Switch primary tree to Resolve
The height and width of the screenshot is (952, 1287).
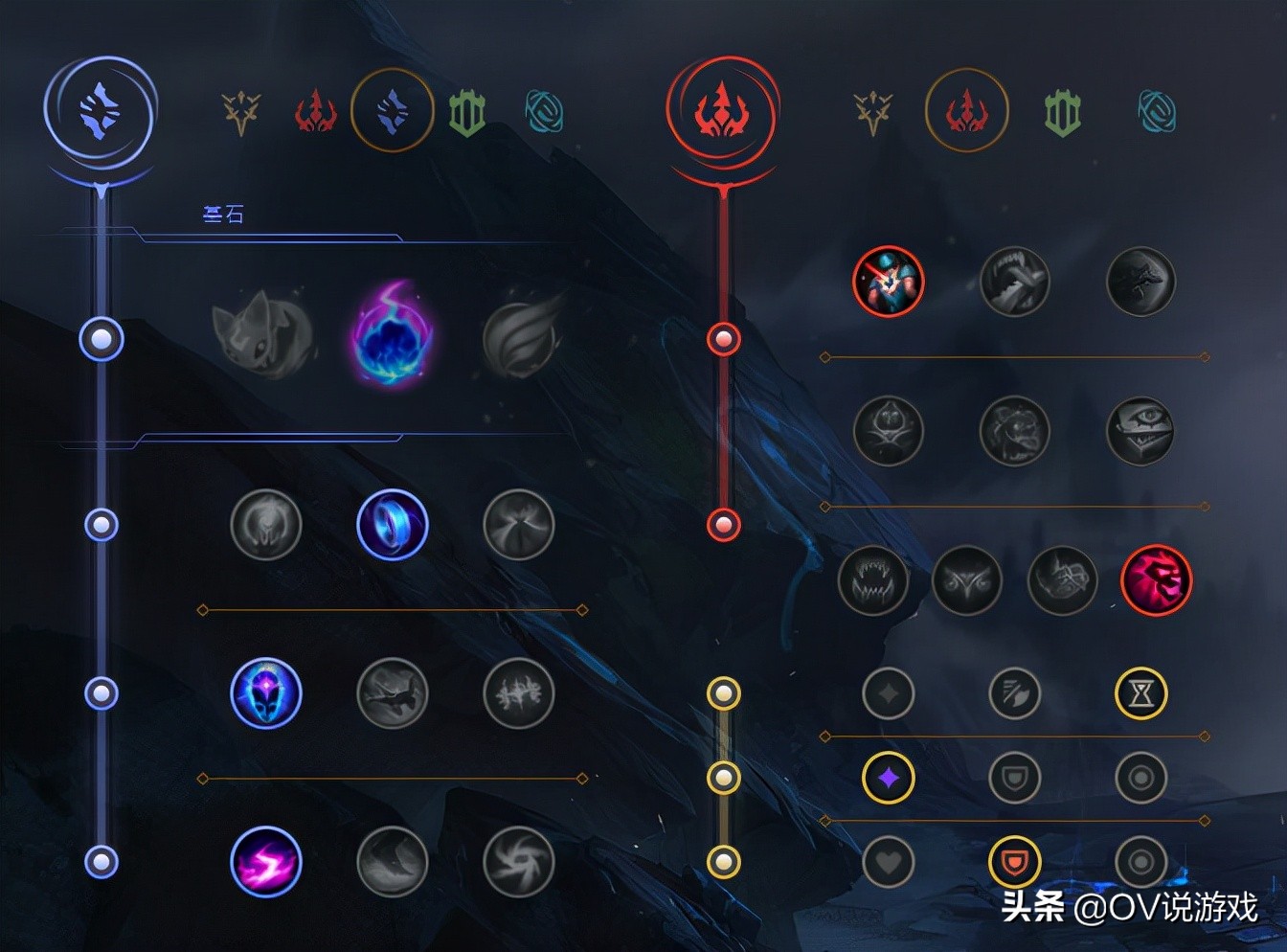click(468, 110)
